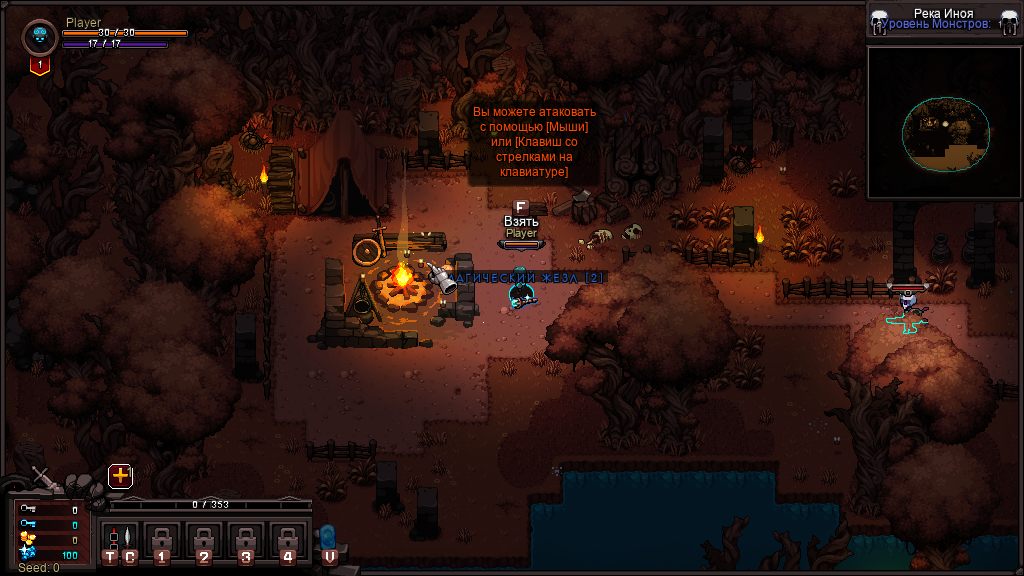Open the minimap
1024x576 pixels.
tap(943, 123)
